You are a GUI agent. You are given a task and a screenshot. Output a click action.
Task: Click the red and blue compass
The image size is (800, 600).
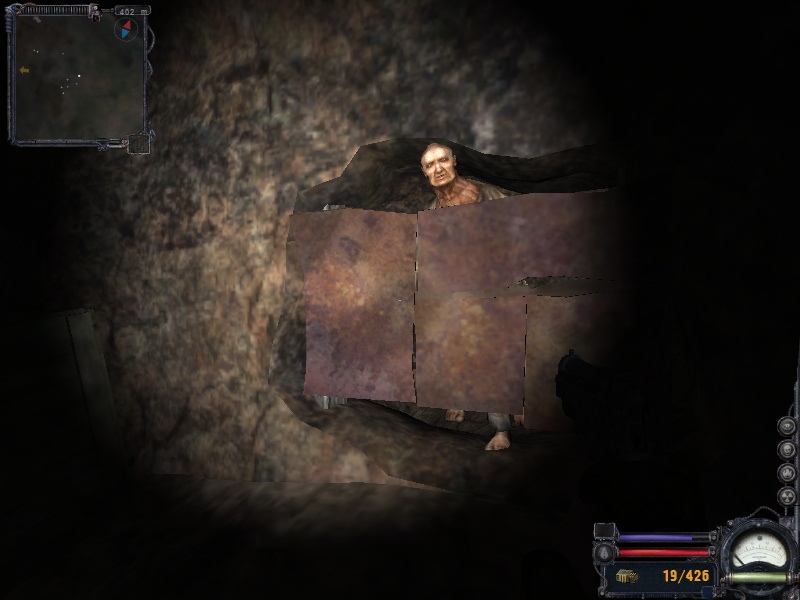(x=126, y=29)
